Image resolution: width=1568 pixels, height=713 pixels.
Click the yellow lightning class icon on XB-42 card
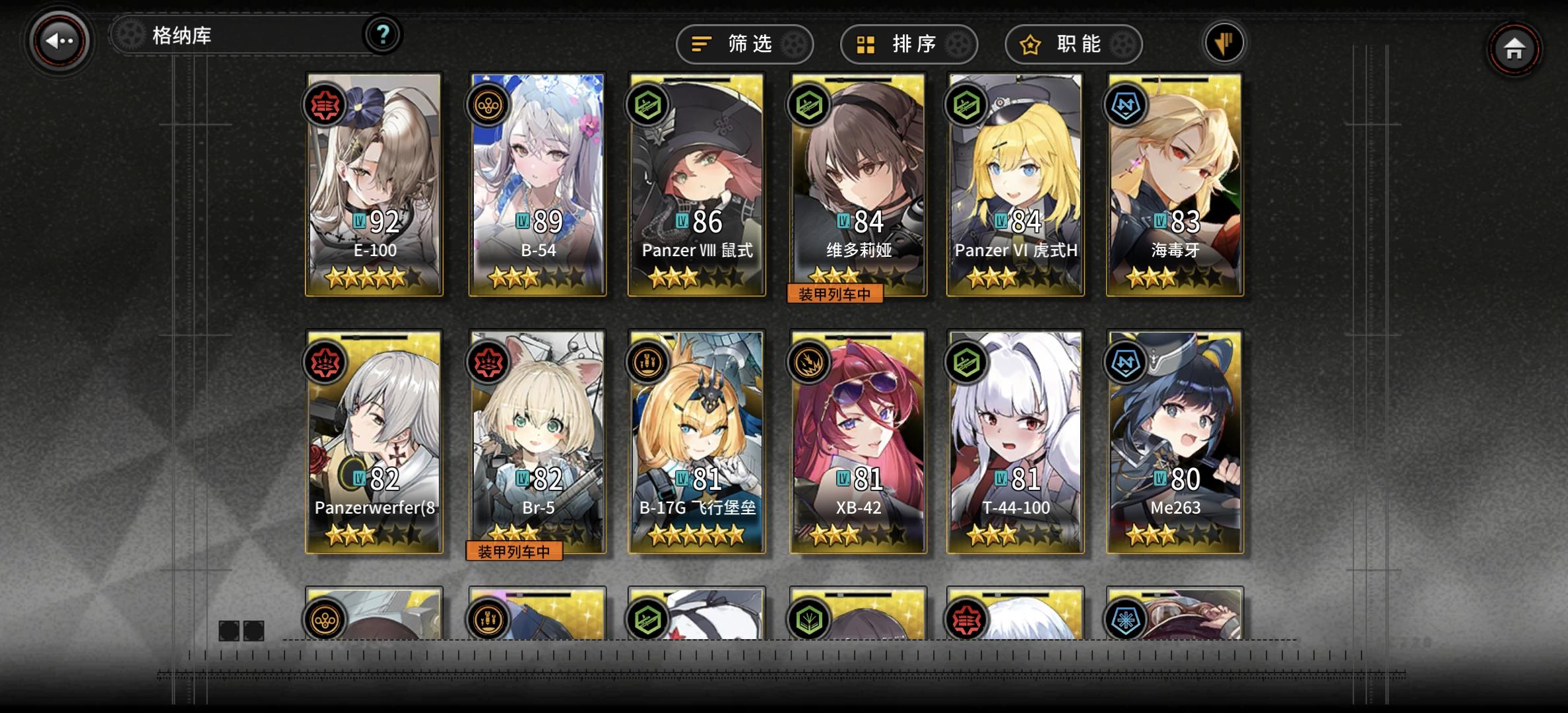[x=808, y=362]
